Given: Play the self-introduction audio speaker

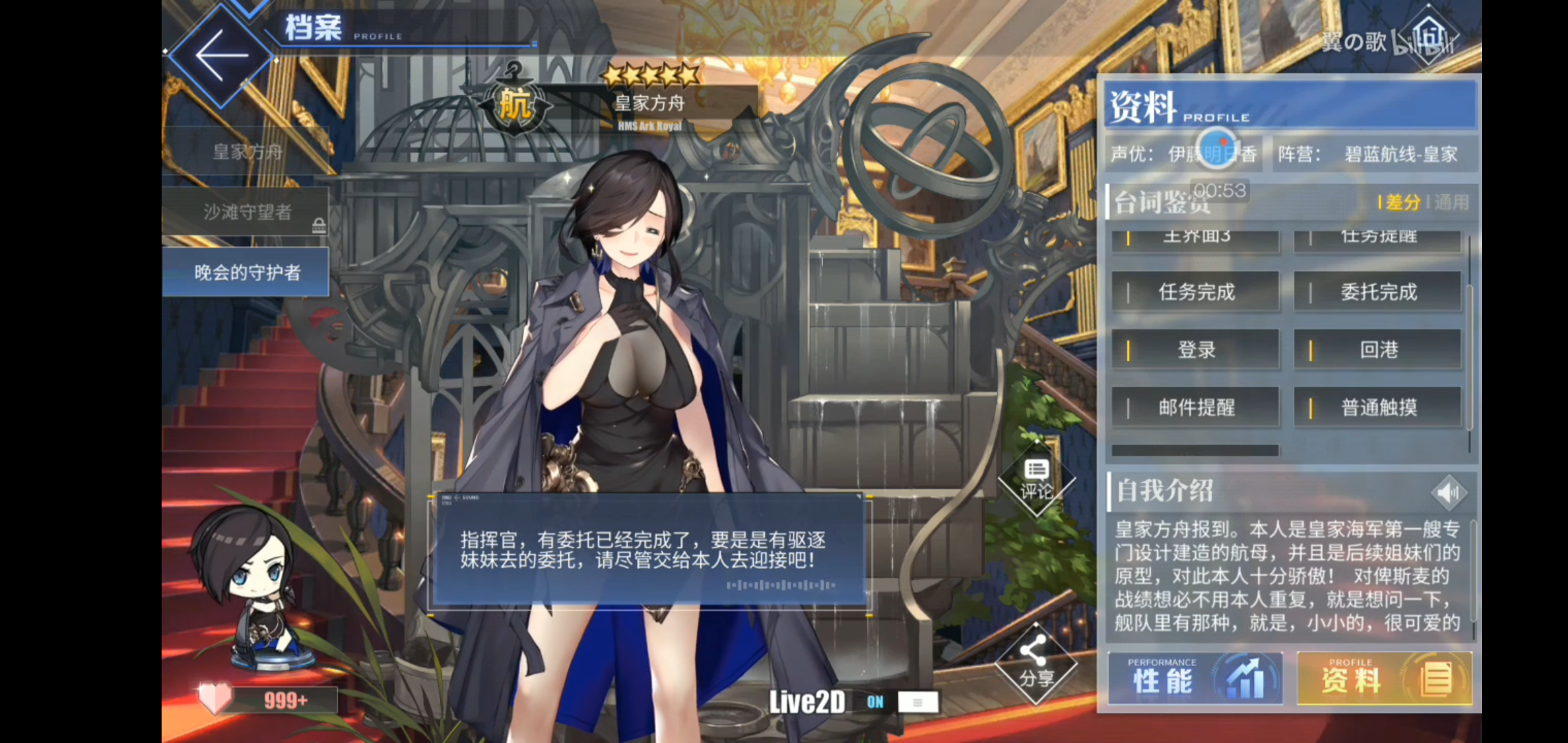Looking at the screenshot, I should coord(1448,493).
